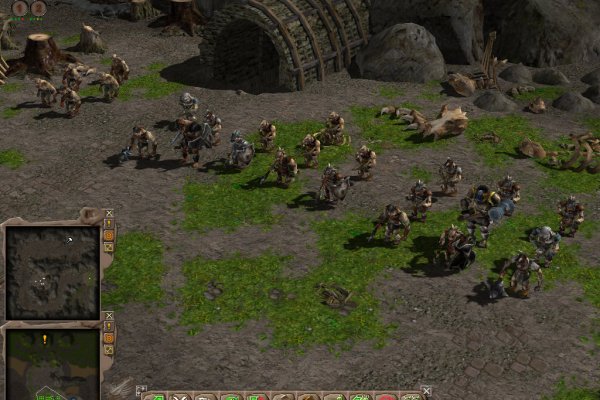Click the orange round button beside the surface minimap
This screenshot has height=400, width=600.
109,339
